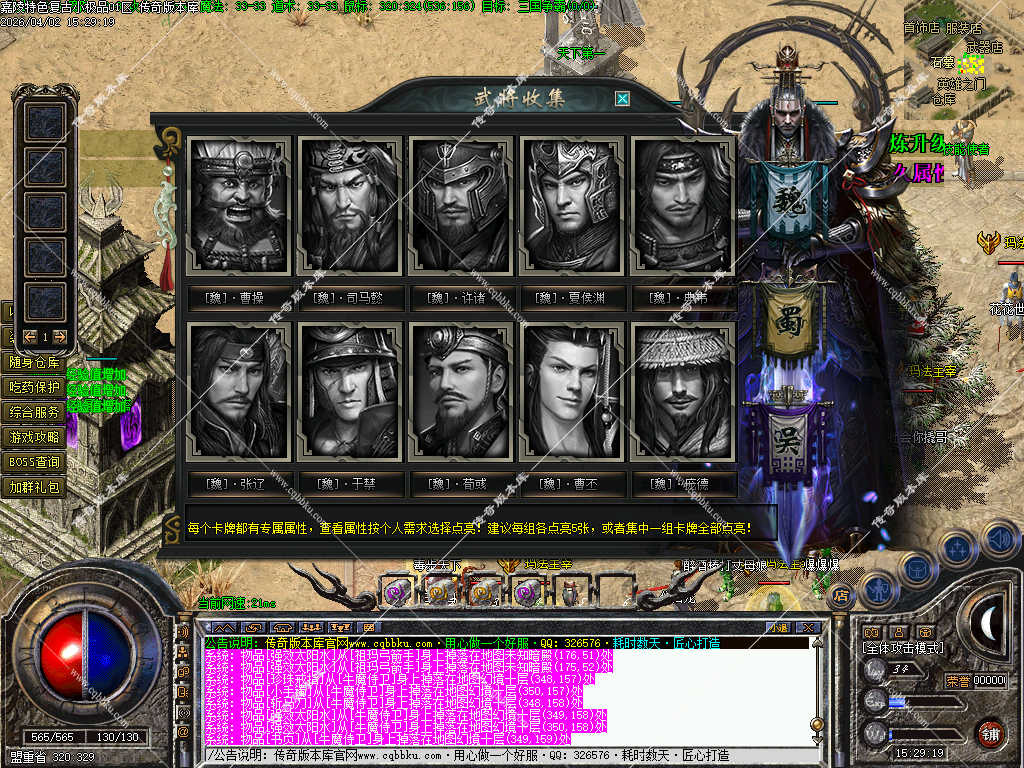The height and width of the screenshot is (768, 1024).
Task: Show the 游戏攻略 game guide
Action: click(34, 437)
